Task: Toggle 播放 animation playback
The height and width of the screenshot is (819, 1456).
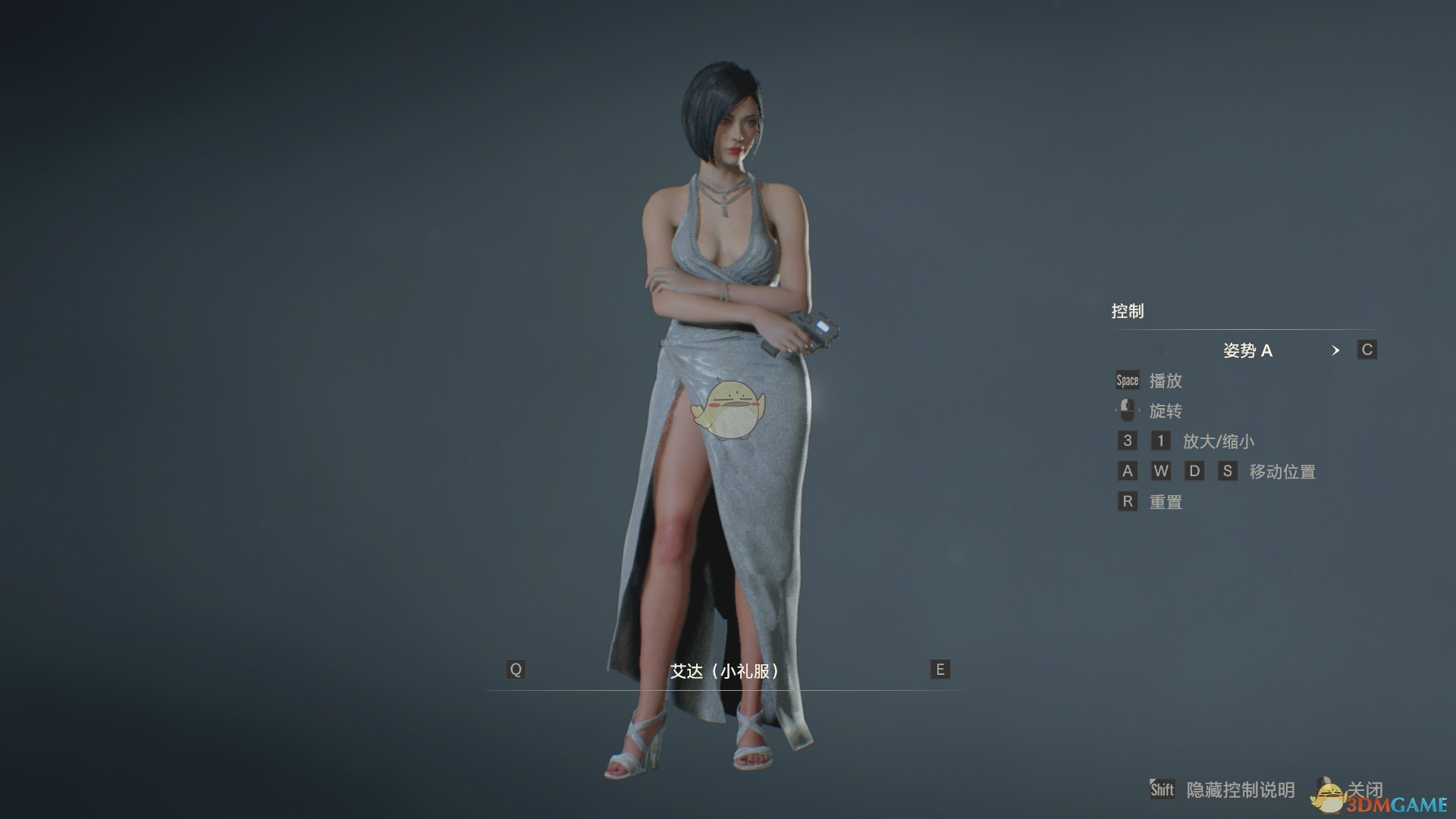Action: 1168,381
